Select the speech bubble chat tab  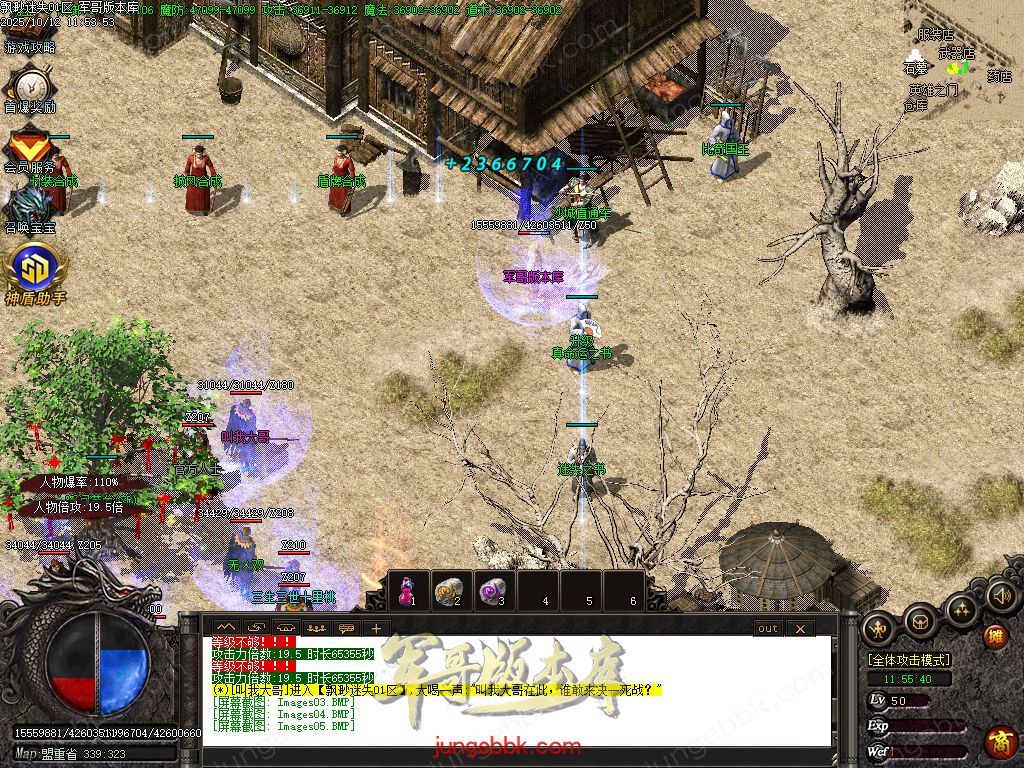[346, 628]
